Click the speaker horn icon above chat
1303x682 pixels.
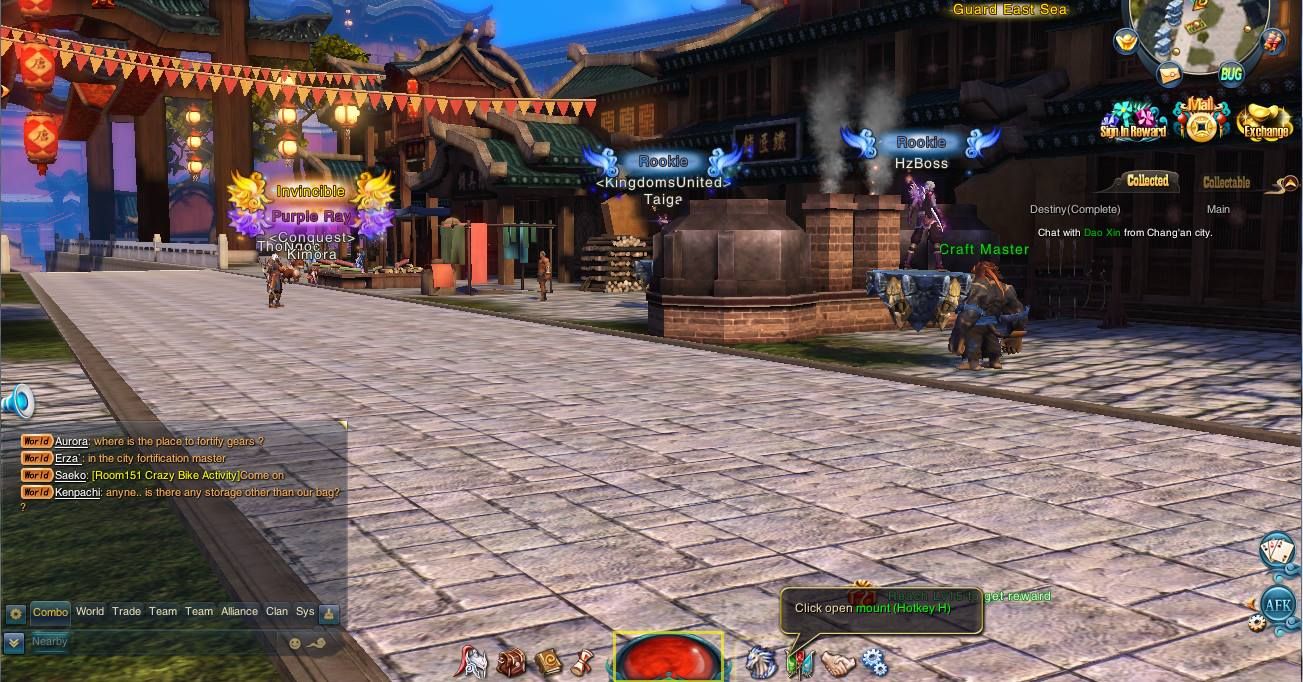(17, 402)
